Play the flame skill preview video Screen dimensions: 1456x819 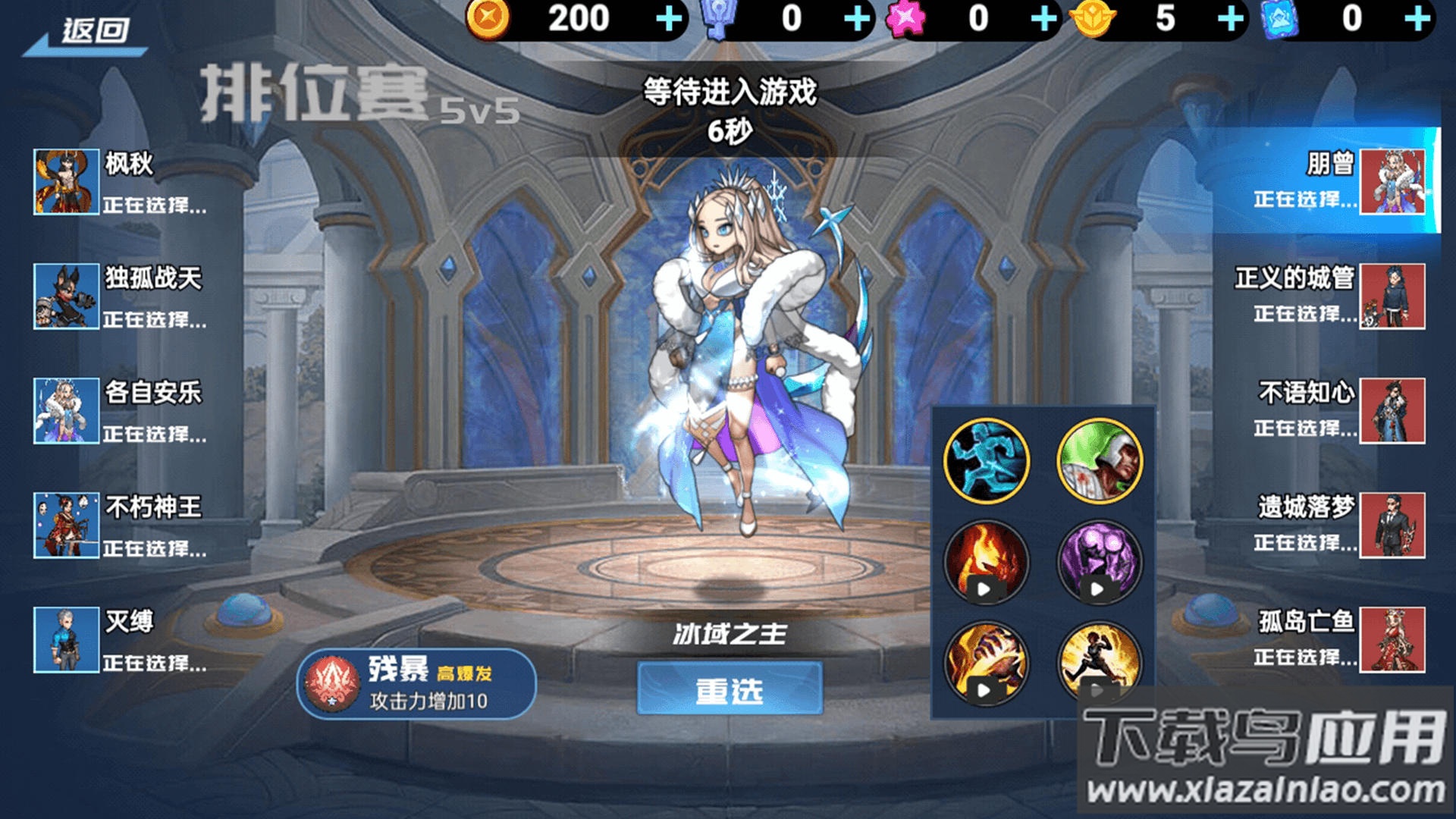pos(985,588)
